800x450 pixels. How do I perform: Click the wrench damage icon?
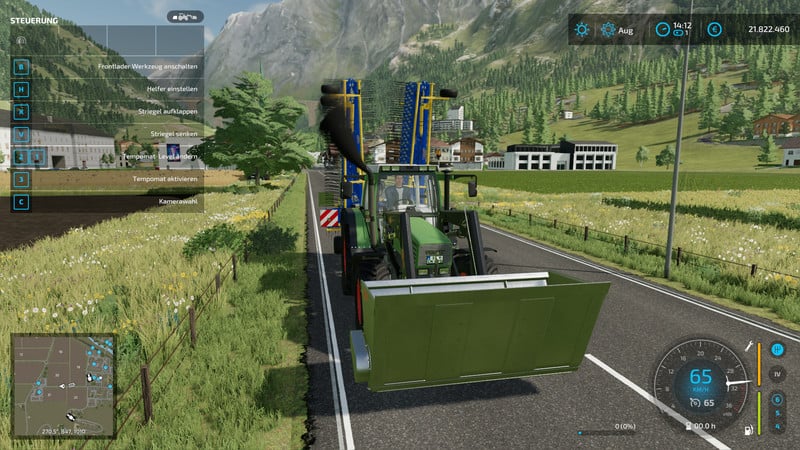(x=747, y=345)
